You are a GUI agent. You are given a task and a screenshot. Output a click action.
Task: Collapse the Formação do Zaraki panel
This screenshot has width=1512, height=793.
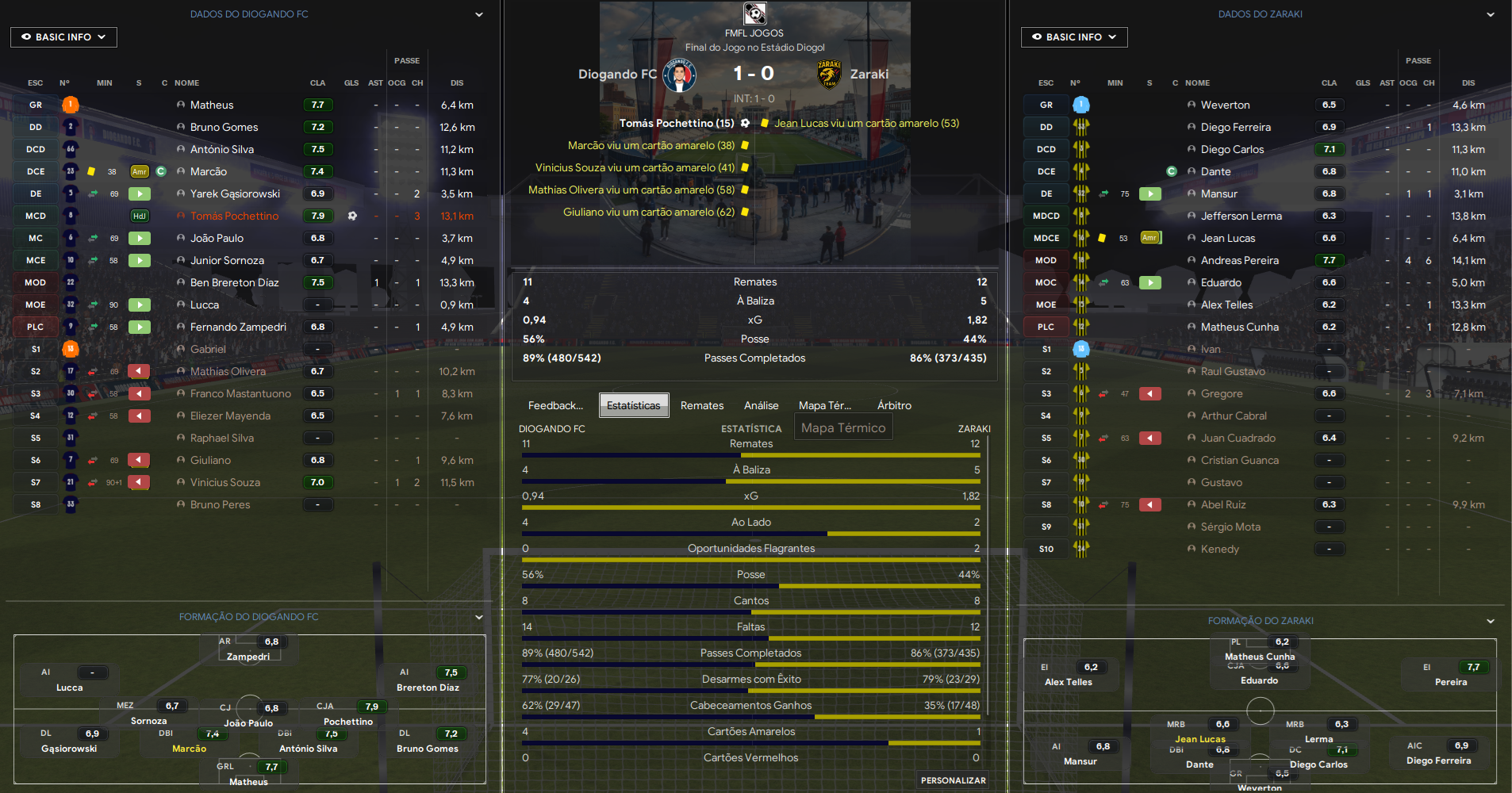(x=1490, y=621)
